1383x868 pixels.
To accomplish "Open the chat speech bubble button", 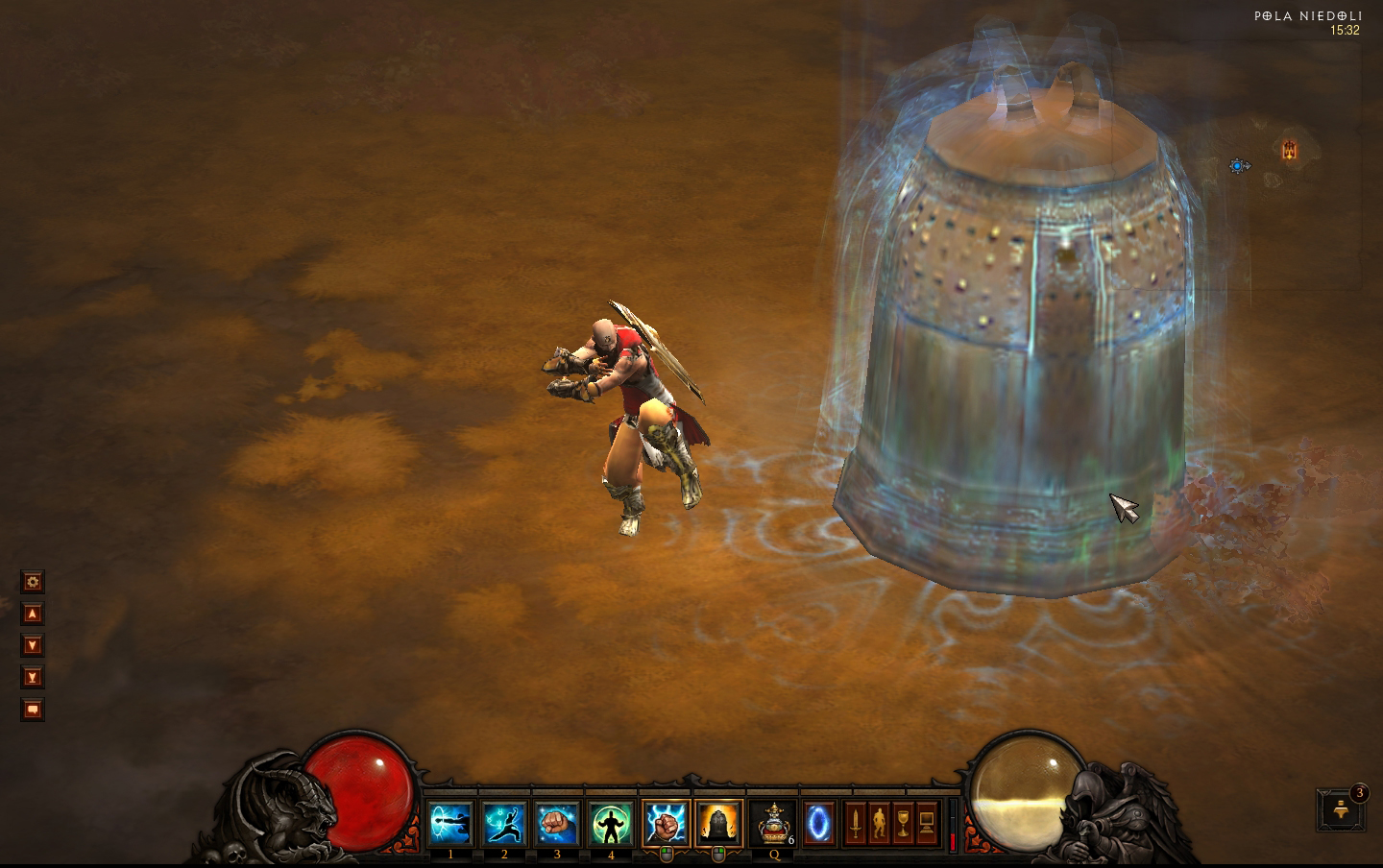I will click(x=33, y=710).
